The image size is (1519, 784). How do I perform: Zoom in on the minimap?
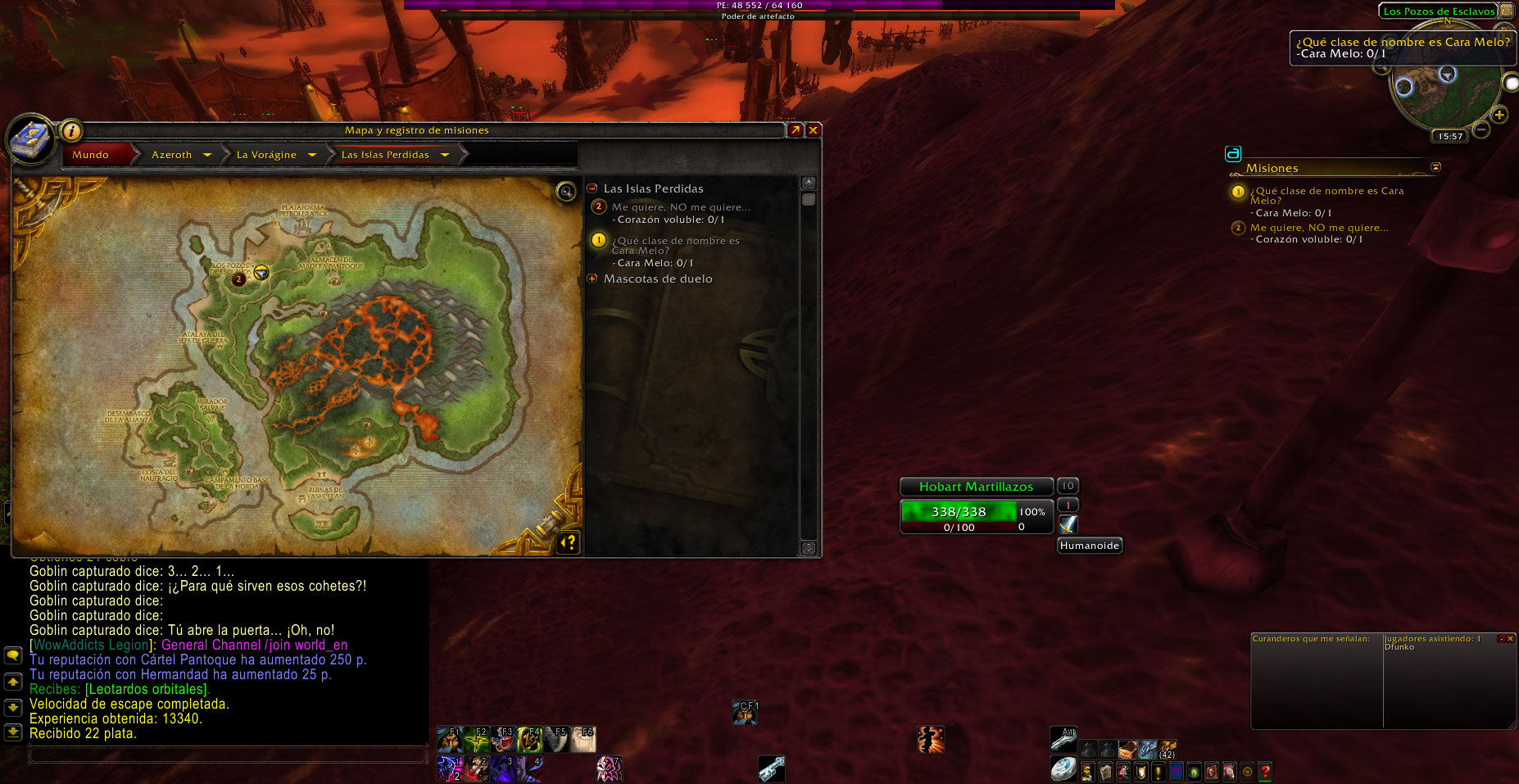point(1499,115)
